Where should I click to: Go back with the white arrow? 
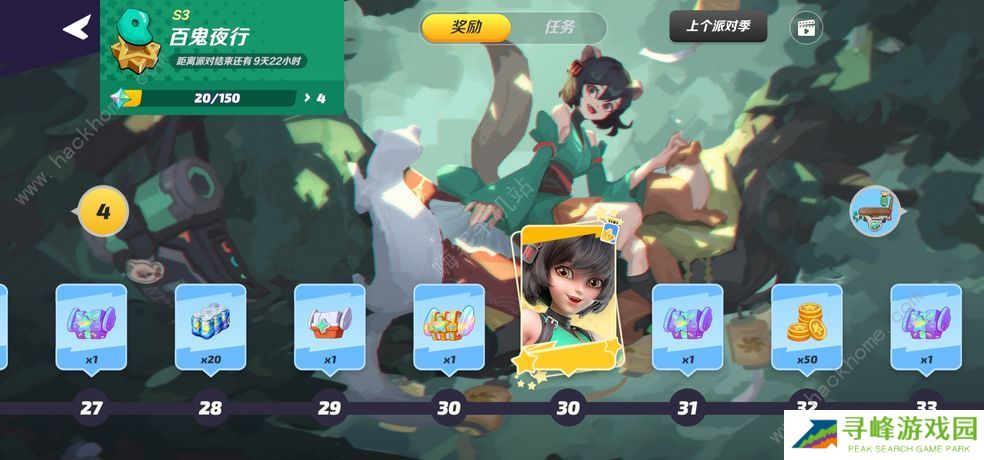[76, 28]
